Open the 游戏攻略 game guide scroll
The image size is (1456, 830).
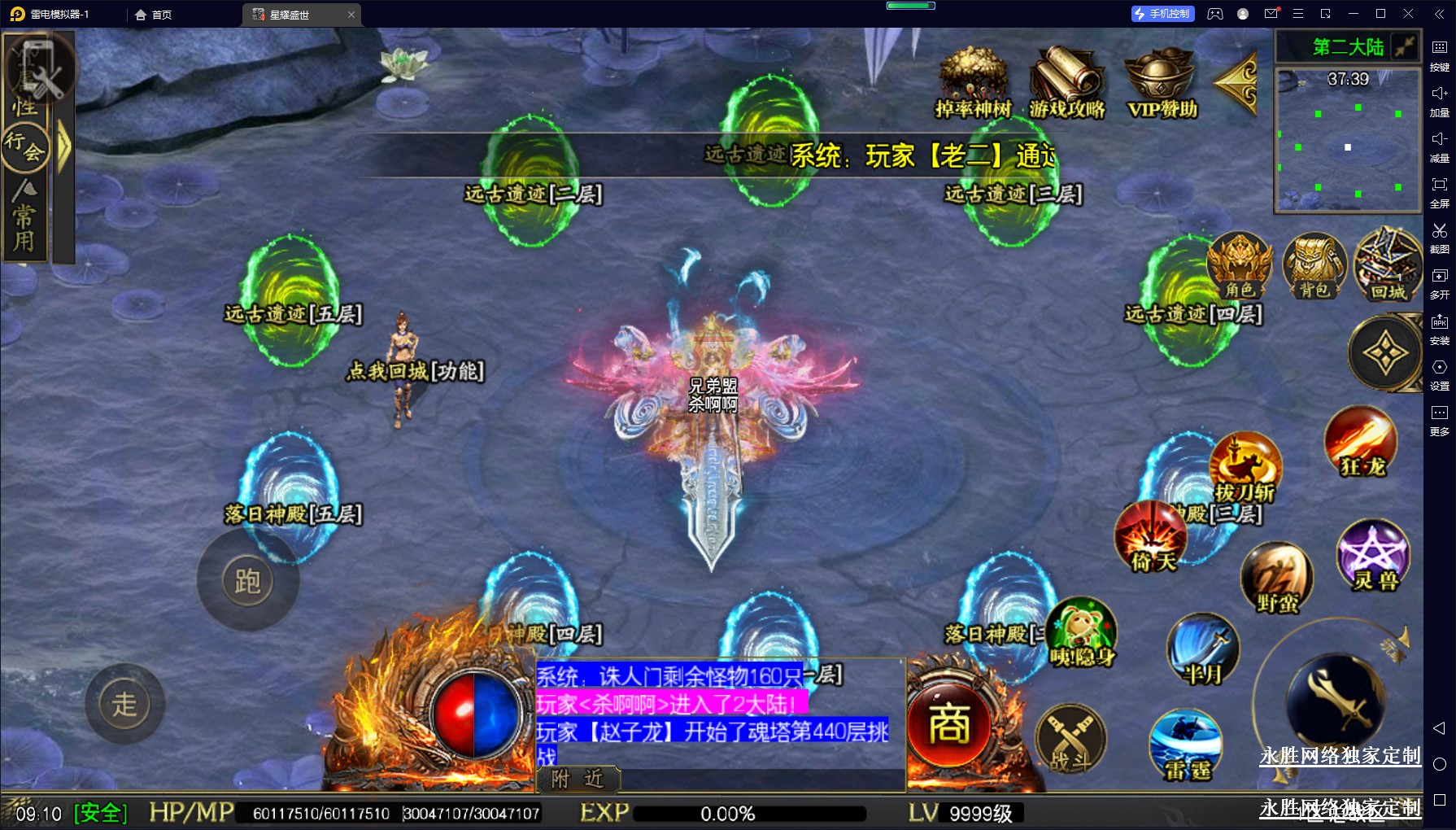tap(1066, 81)
